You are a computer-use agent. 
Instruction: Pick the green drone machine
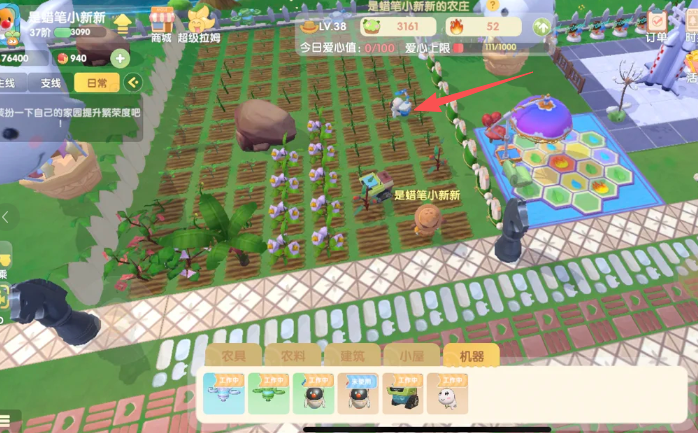(268, 394)
